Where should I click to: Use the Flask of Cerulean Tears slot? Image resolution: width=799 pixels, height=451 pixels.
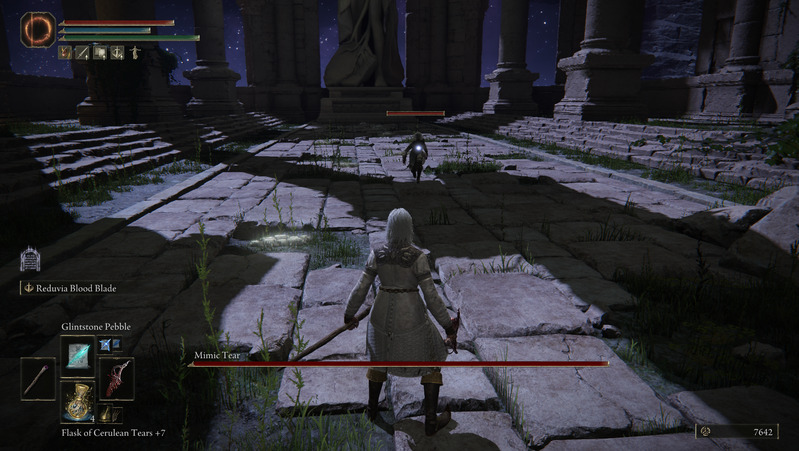click(77, 402)
